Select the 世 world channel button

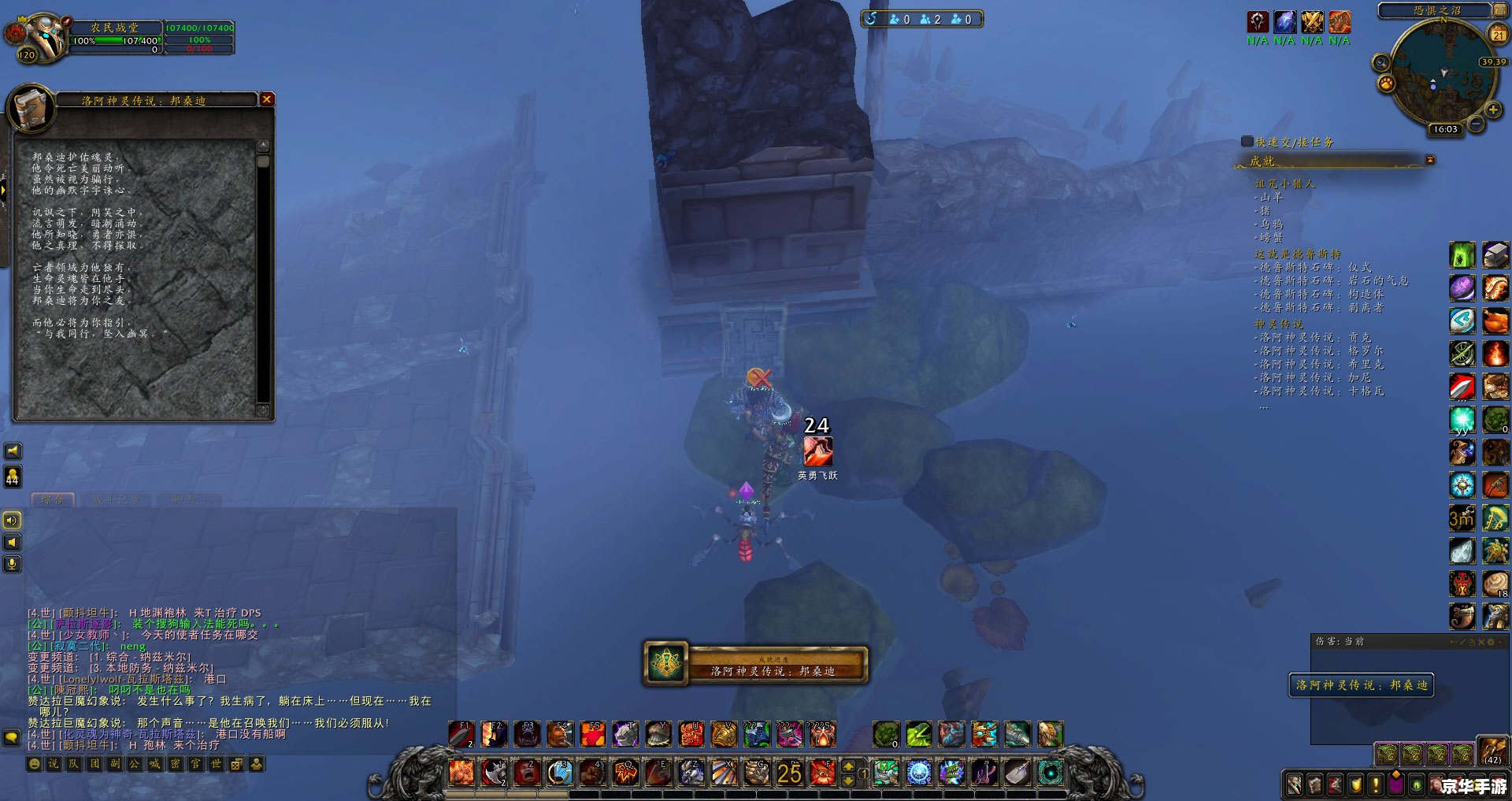click(216, 763)
